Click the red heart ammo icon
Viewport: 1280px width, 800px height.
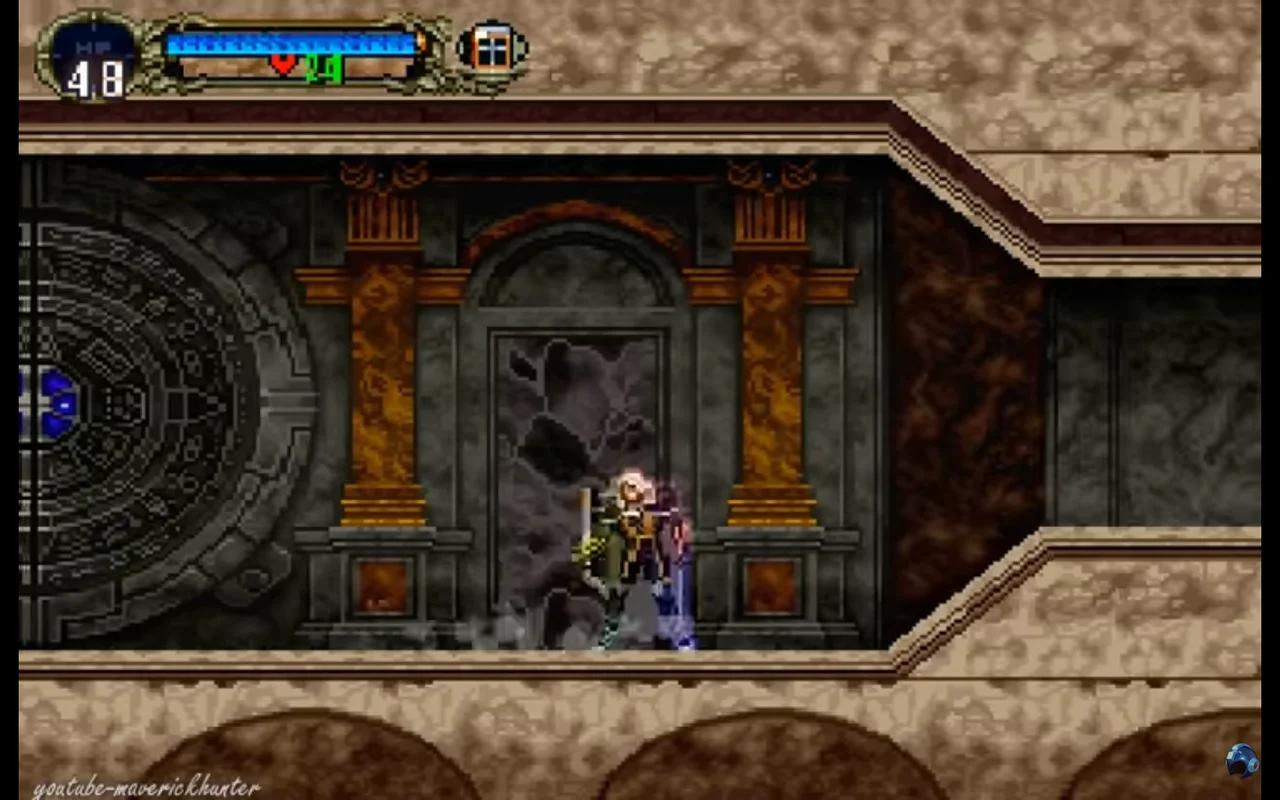tap(283, 62)
